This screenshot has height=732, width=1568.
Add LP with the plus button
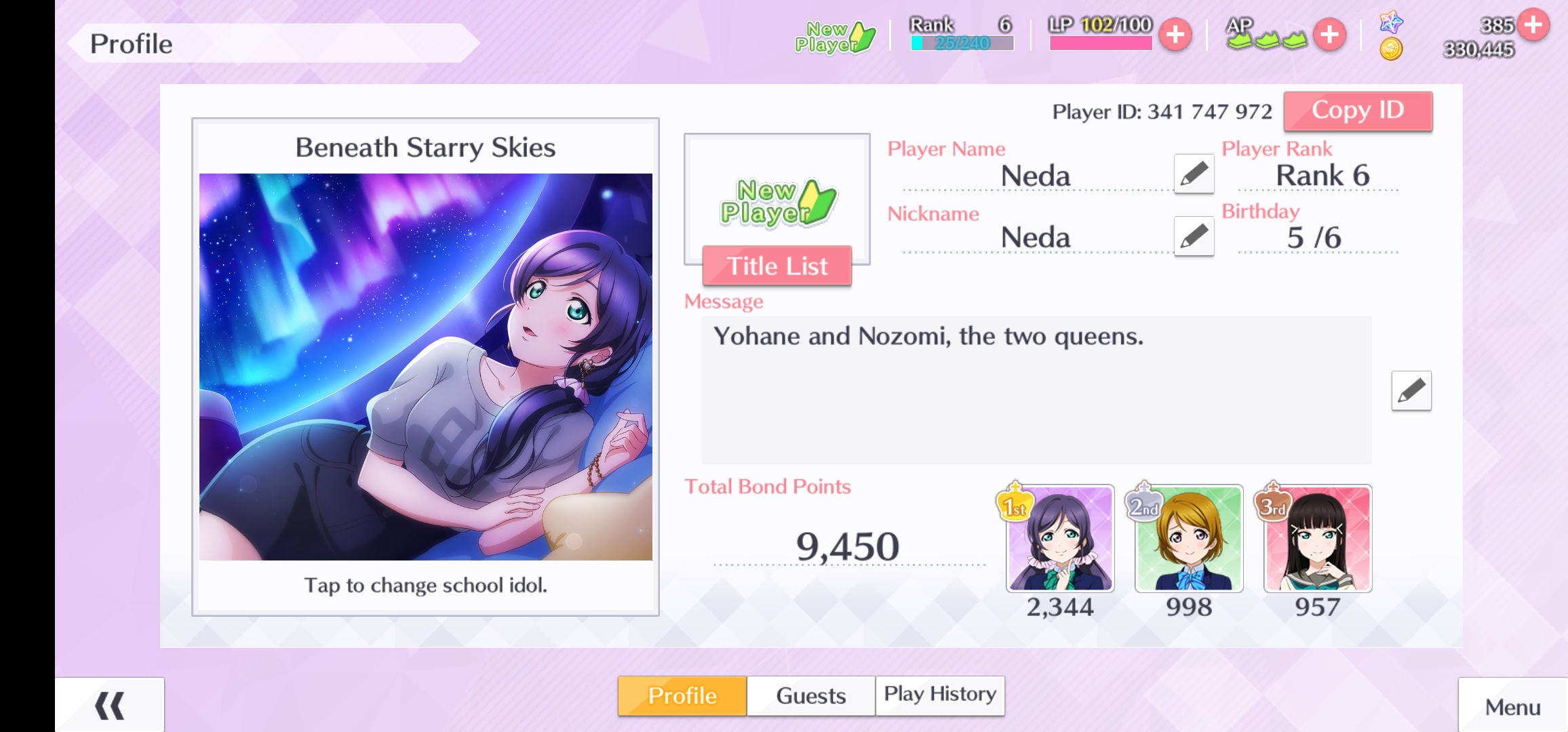(x=1175, y=35)
